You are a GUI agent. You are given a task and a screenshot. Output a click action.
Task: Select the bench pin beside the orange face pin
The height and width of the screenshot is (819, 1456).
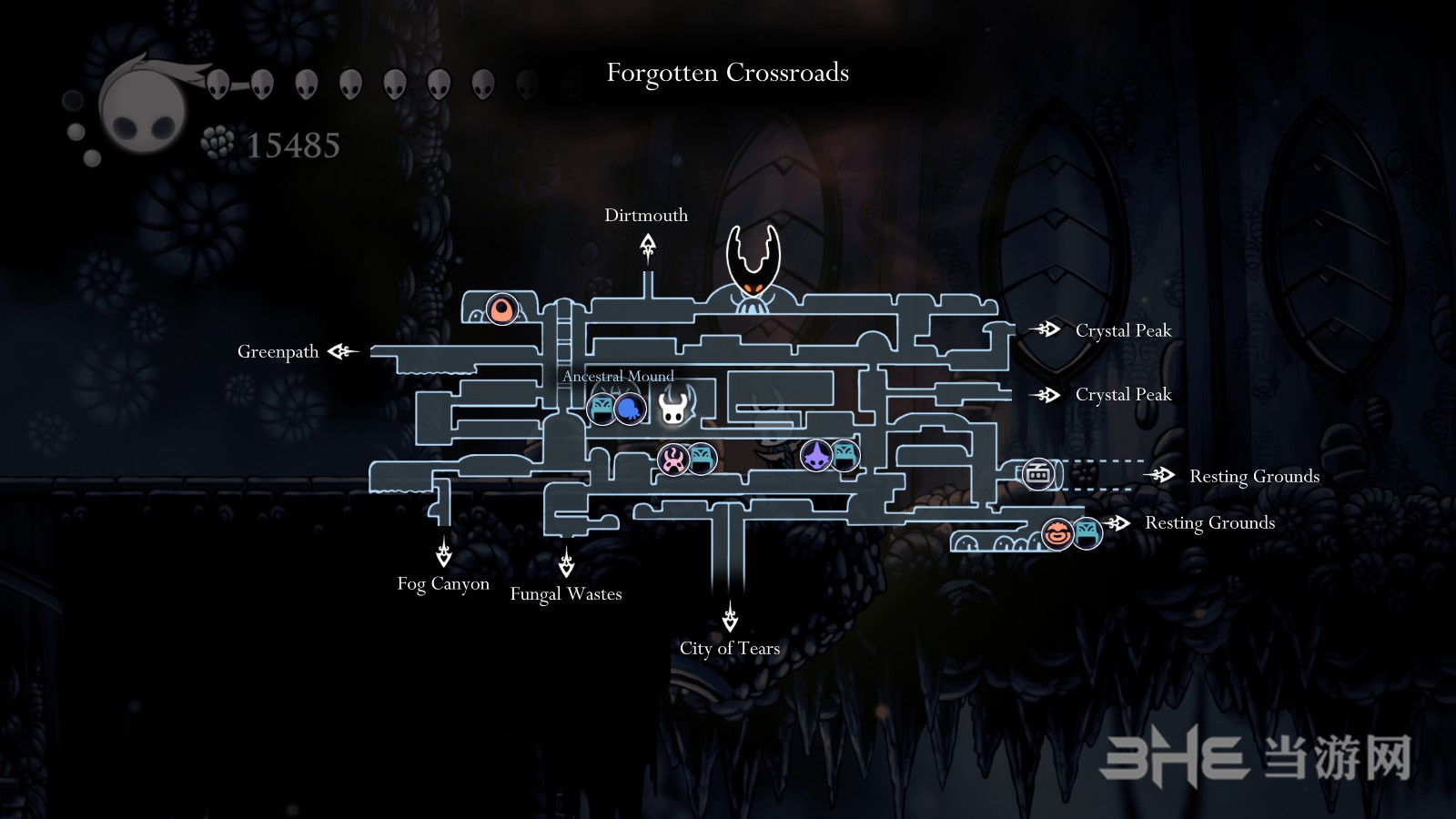[x=1087, y=532]
